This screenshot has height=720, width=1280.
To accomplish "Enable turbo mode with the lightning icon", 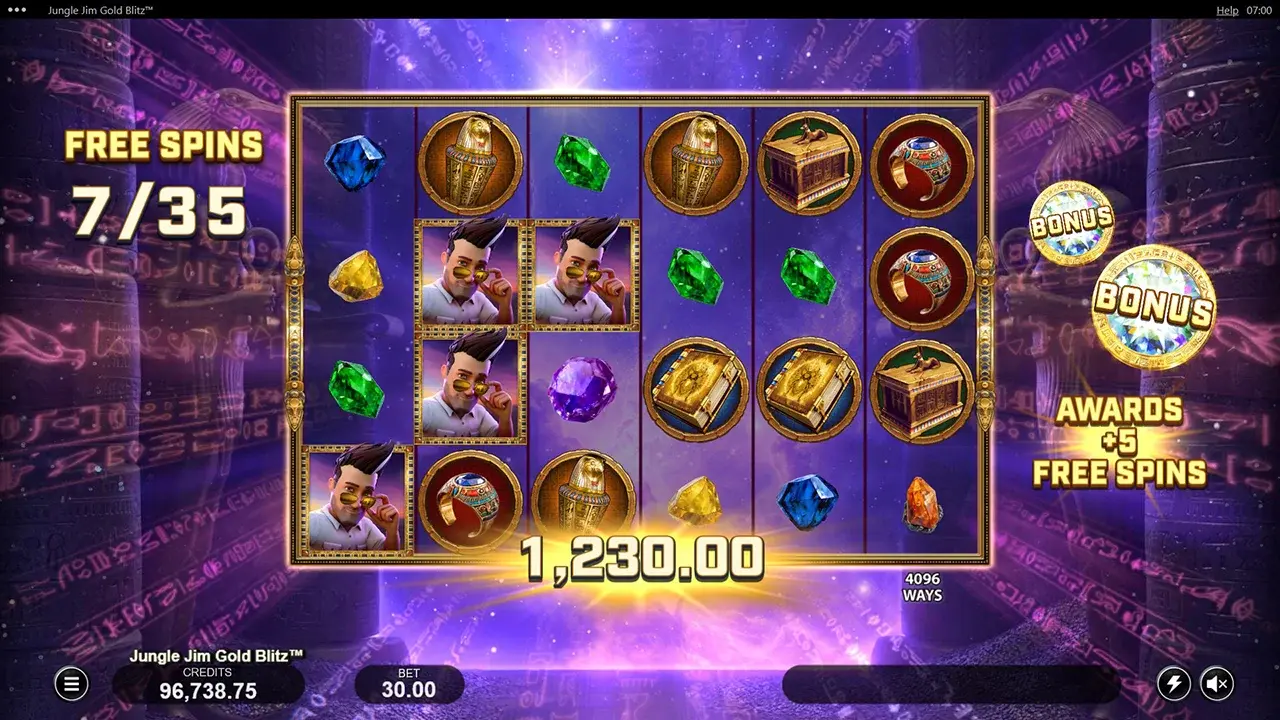I will [1174, 684].
